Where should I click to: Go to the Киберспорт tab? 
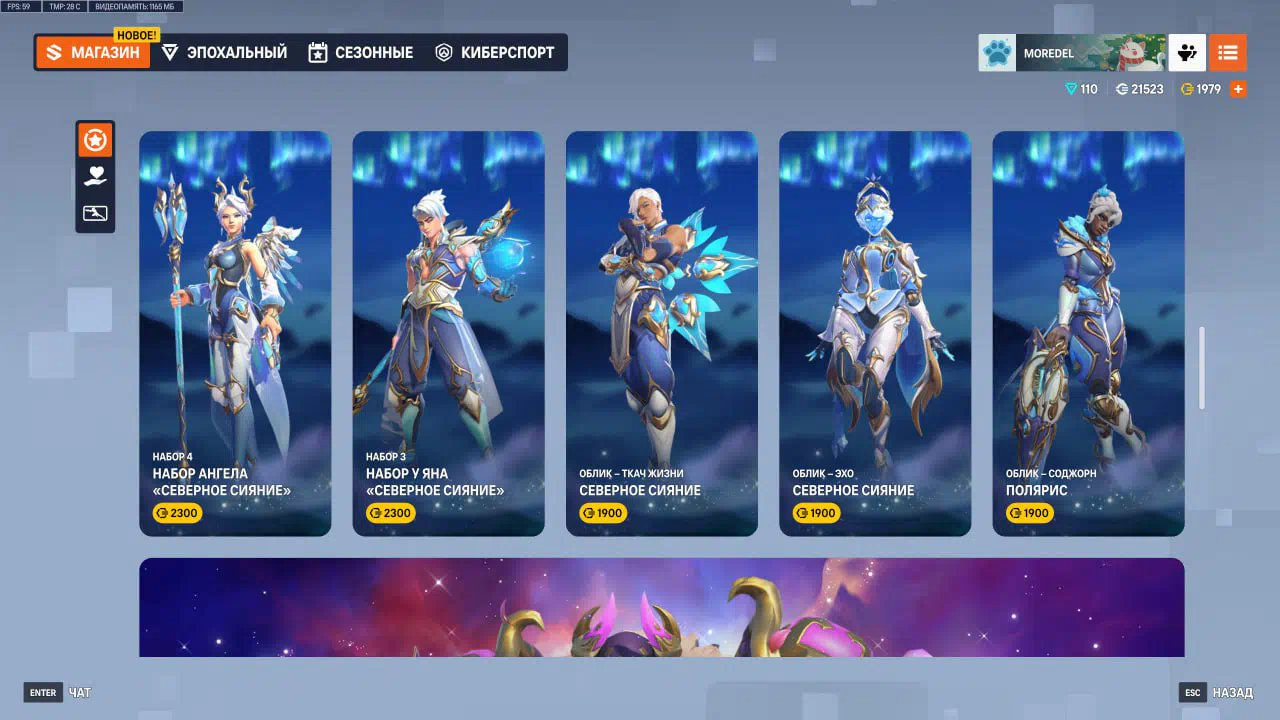494,53
